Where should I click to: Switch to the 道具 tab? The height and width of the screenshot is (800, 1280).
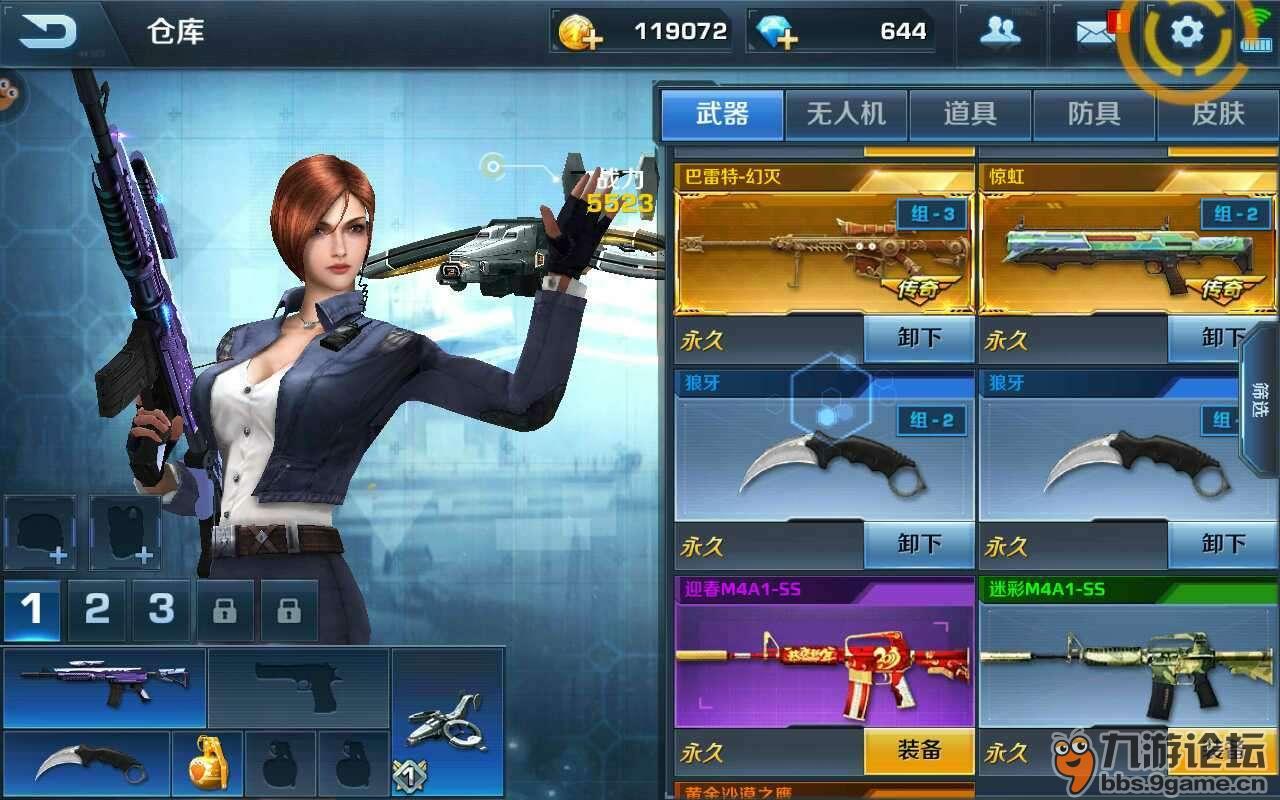(x=970, y=114)
